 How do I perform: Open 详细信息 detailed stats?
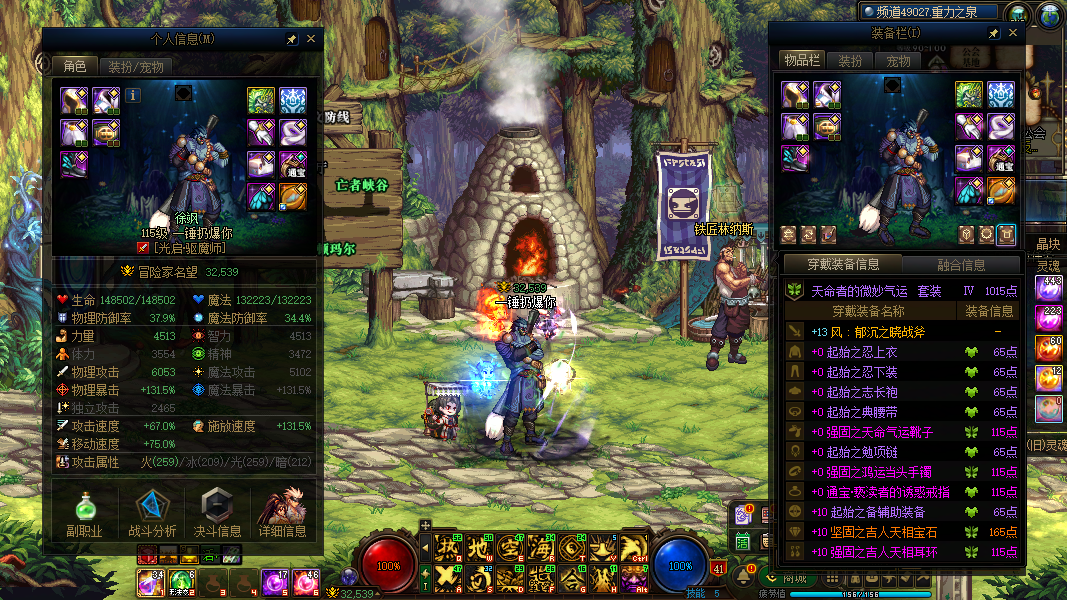(283, 513)
